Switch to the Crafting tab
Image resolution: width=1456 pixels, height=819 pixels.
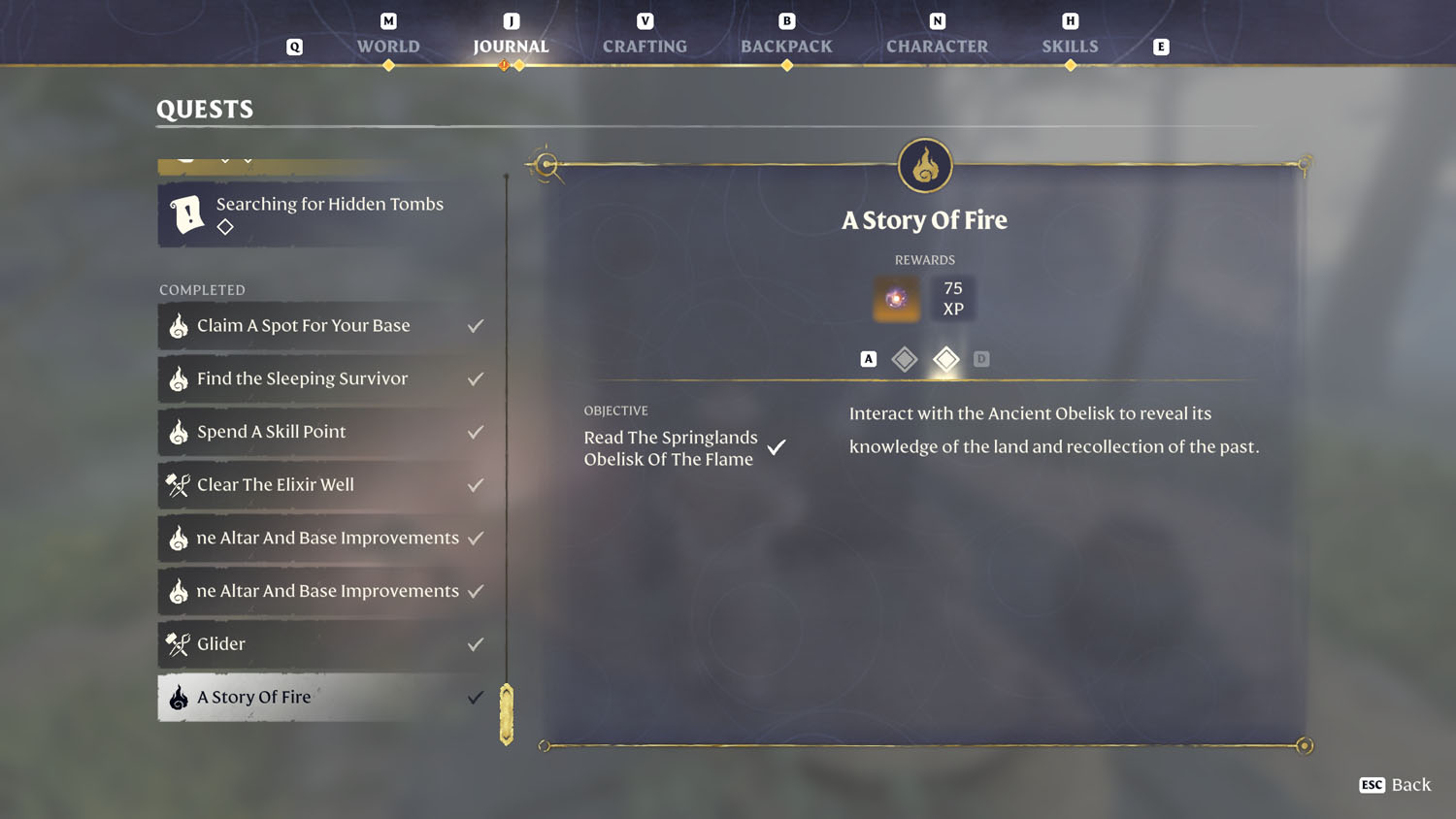tap(645, 46)
